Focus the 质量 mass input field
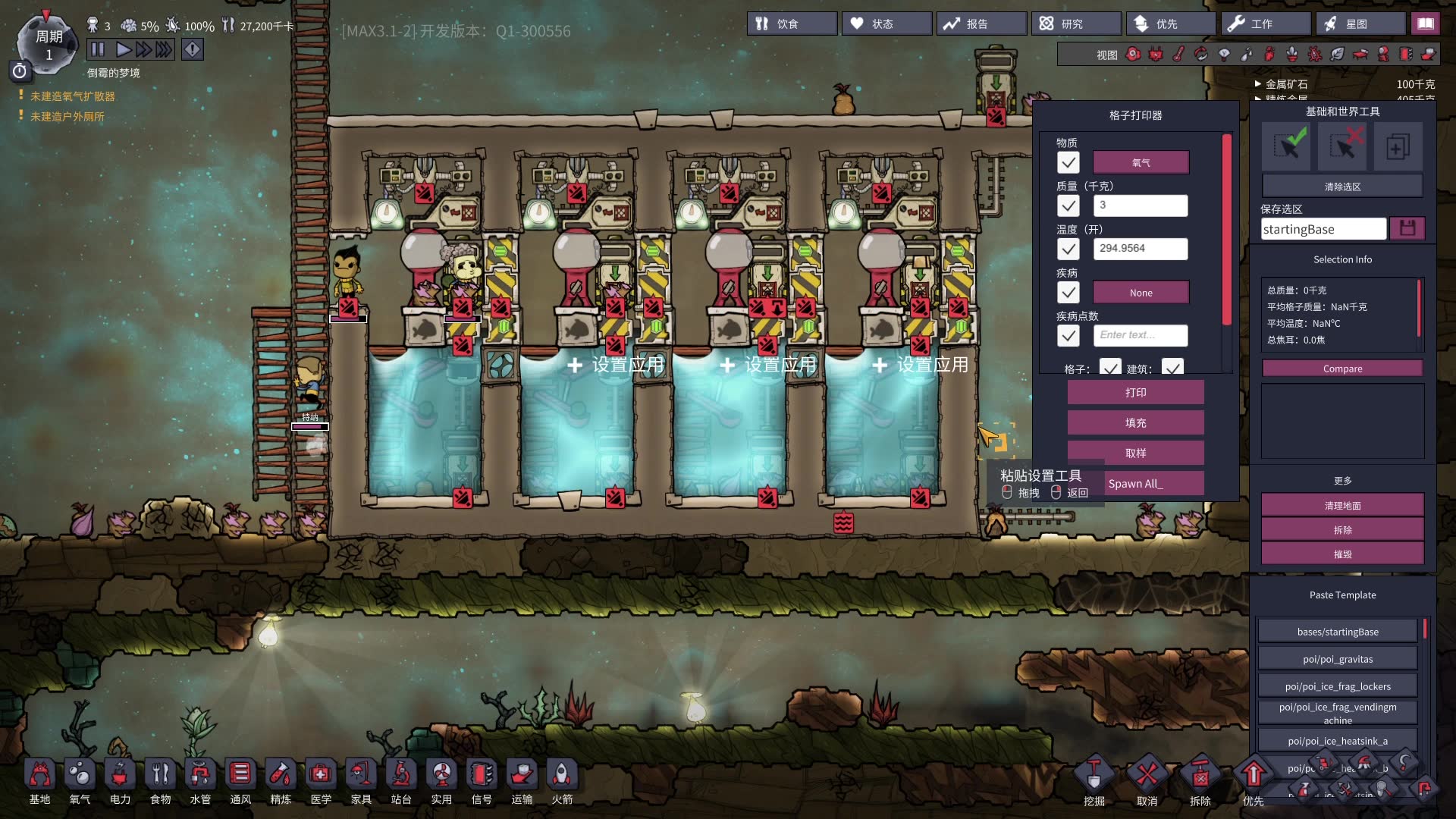The image size is (1456, 819). pyautogui.click(x=1141, y=206)
